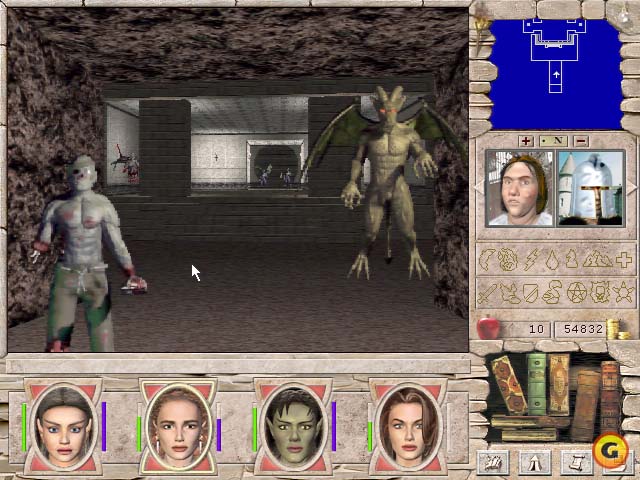
Task: Open the tan ornate upright book
Action: coord(559,385)
